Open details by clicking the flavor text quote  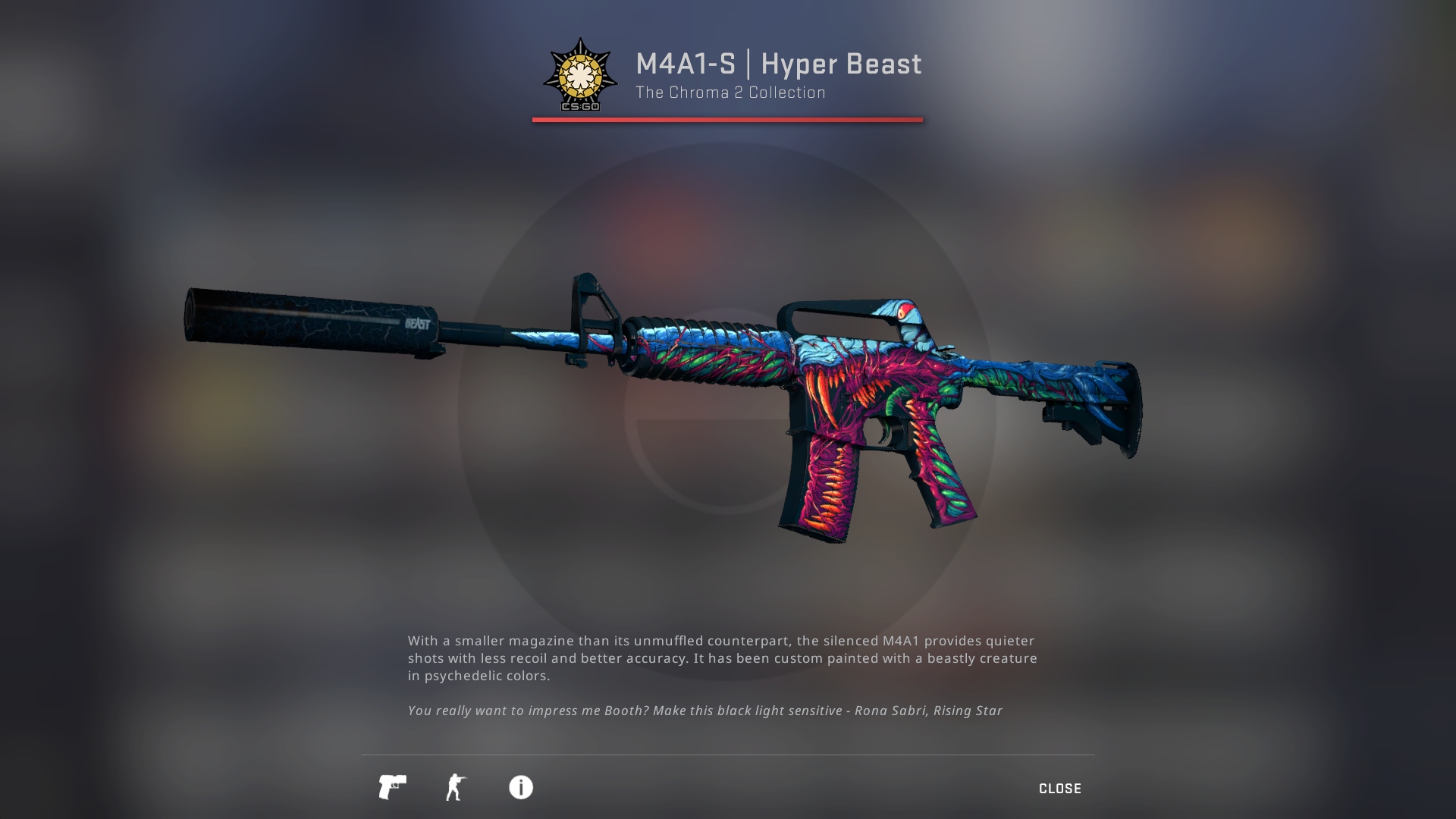[704, 711]
